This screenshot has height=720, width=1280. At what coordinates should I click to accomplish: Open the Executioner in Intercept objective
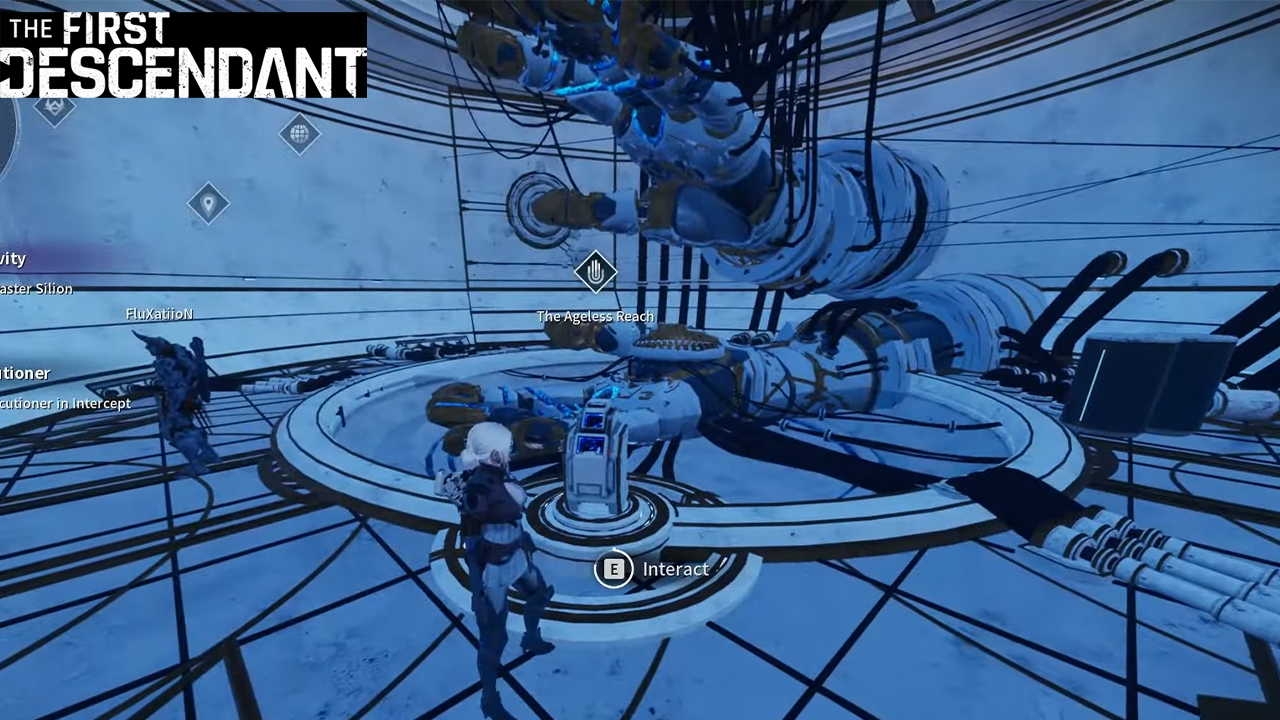coord(66,403)
